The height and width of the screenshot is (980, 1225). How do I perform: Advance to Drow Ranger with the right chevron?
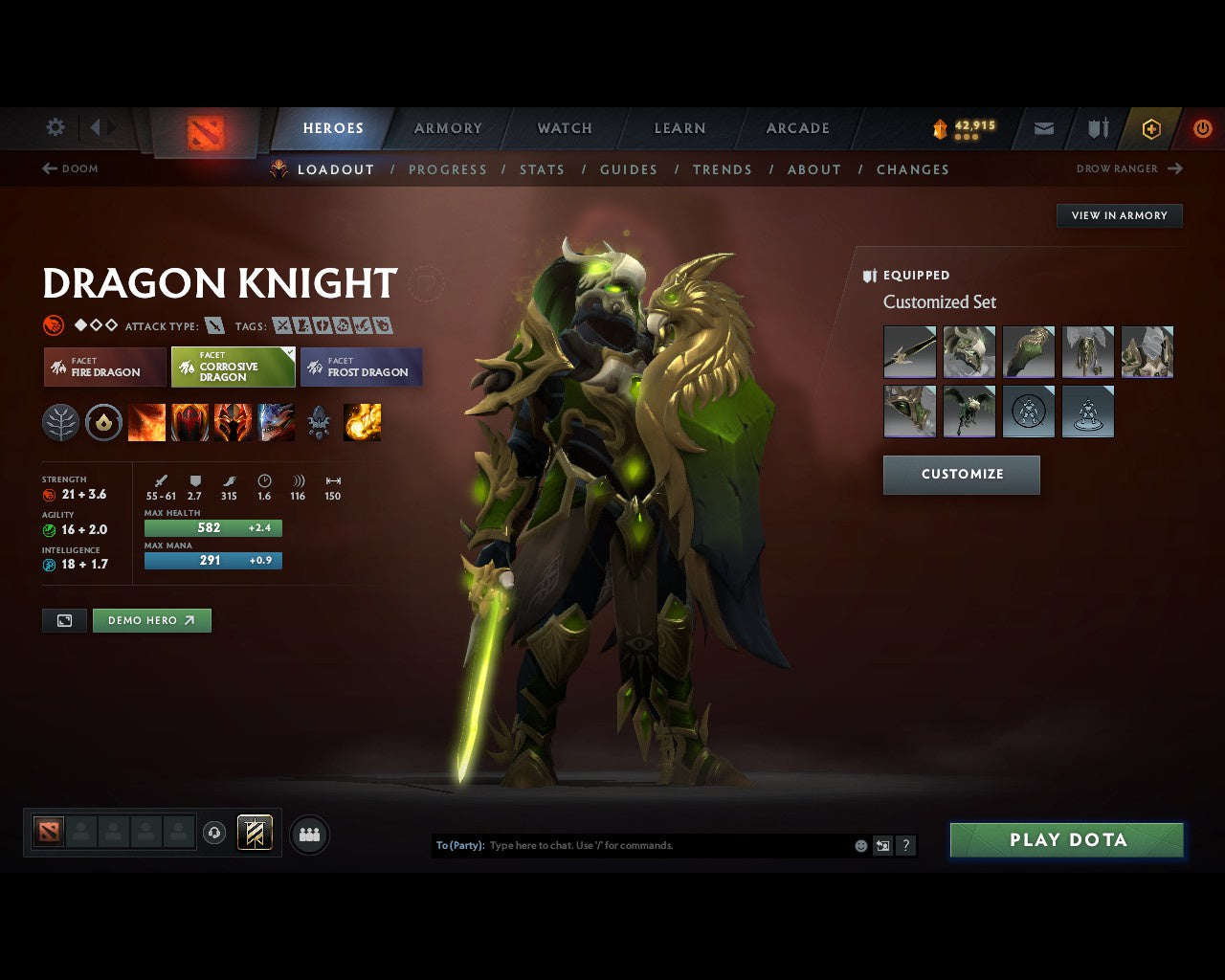(x=1176, y=168)
